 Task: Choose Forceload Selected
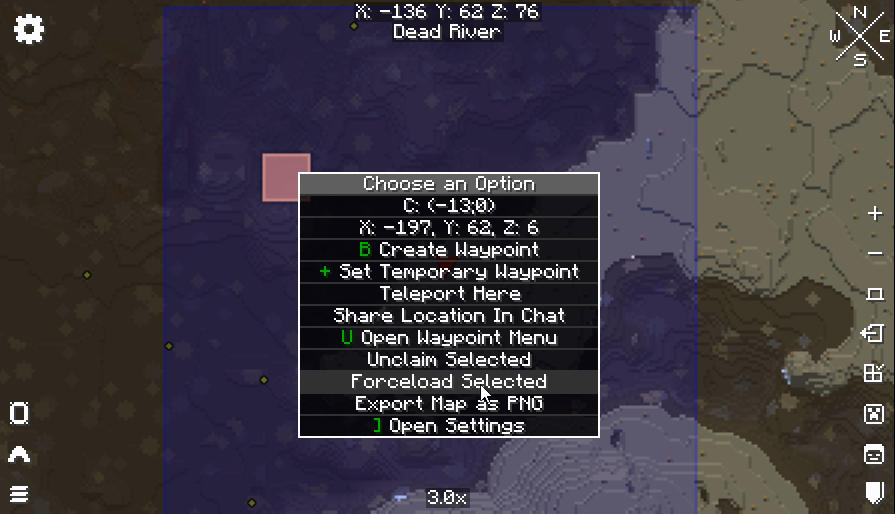click(x=449, y=382)
